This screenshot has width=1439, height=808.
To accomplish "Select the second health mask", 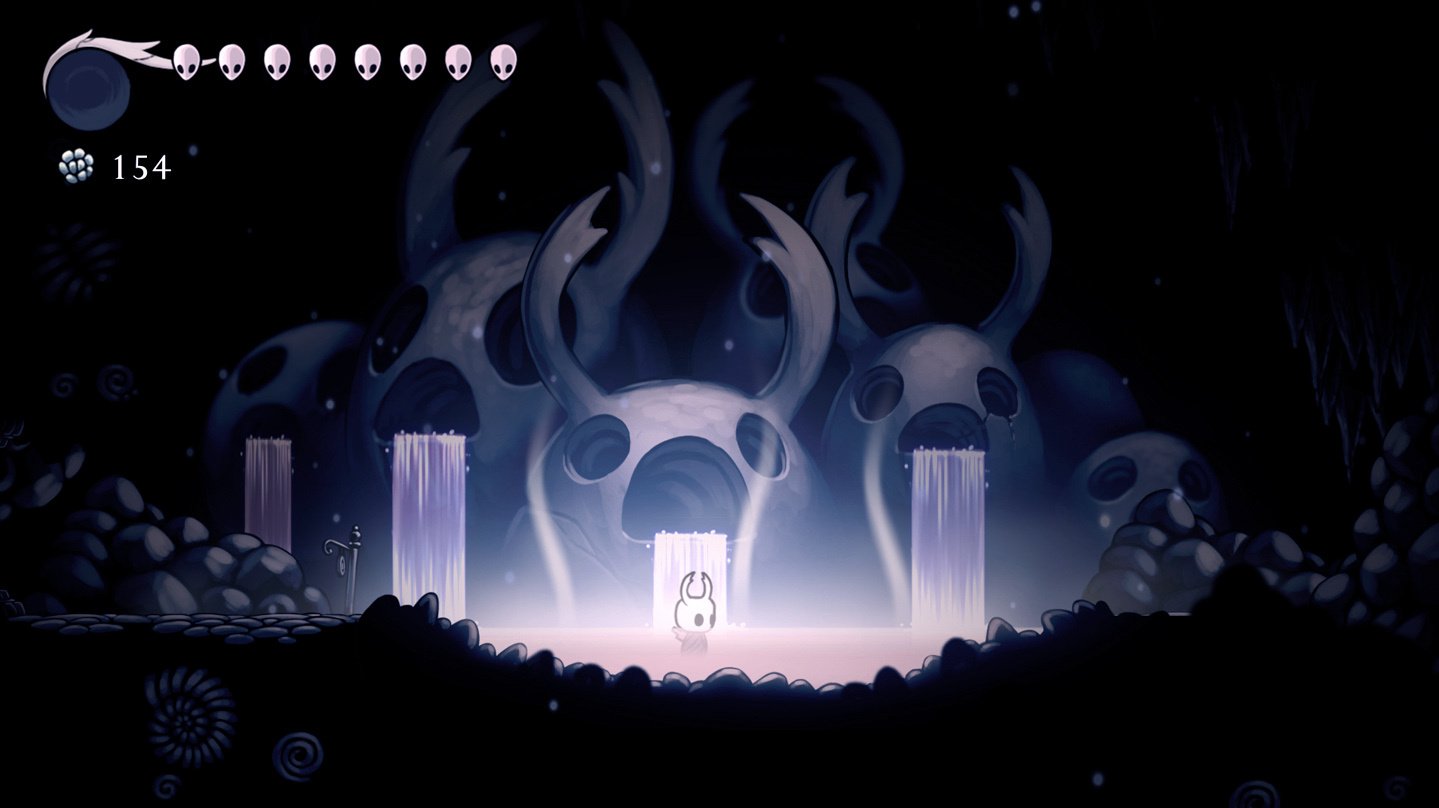I will [x=231, y=62].
